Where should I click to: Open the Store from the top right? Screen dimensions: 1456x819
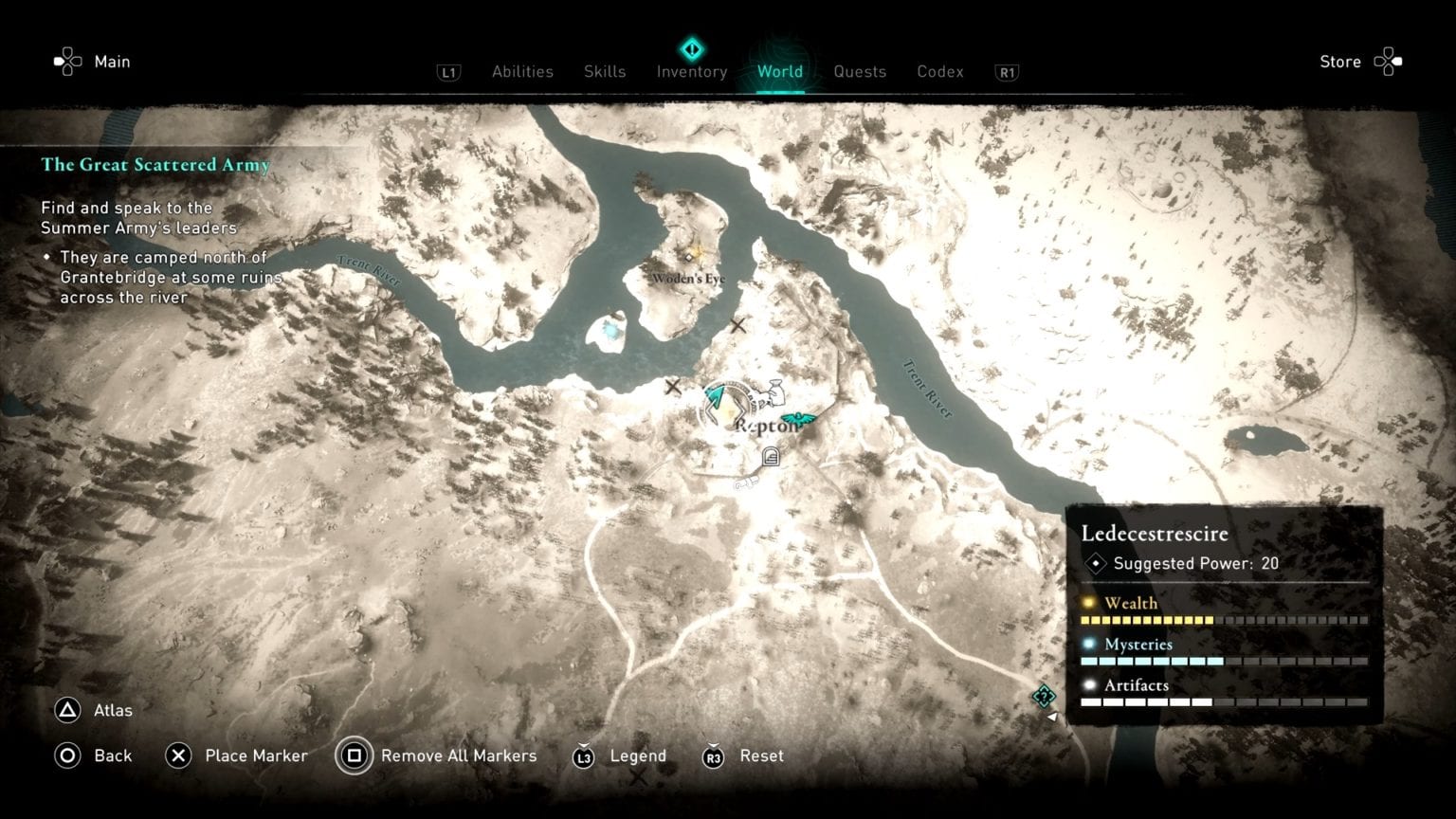(1339, 61)
